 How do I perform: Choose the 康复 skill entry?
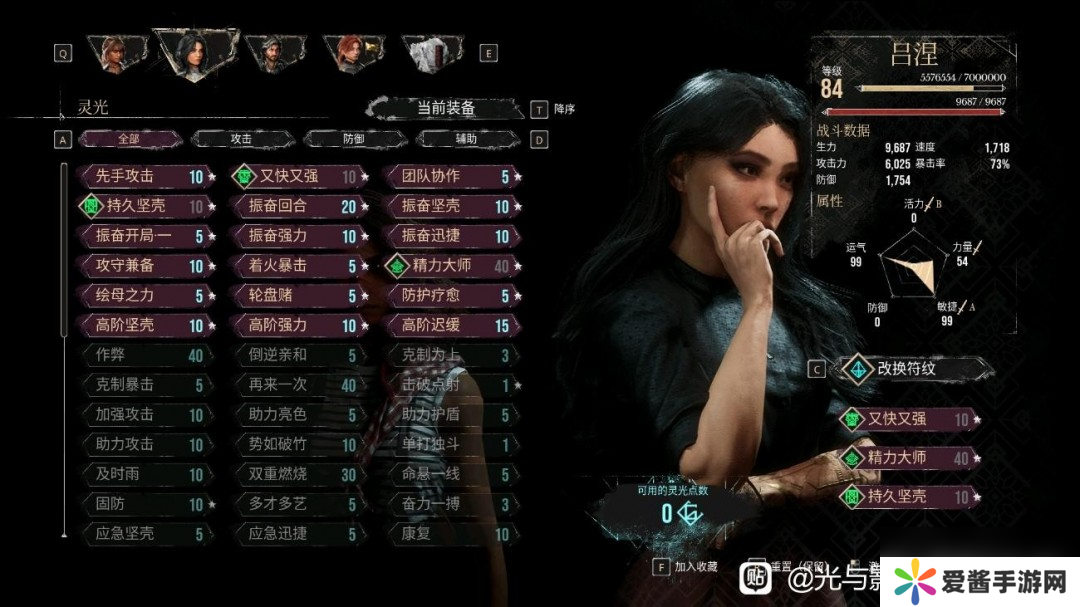tap(451, 534)
